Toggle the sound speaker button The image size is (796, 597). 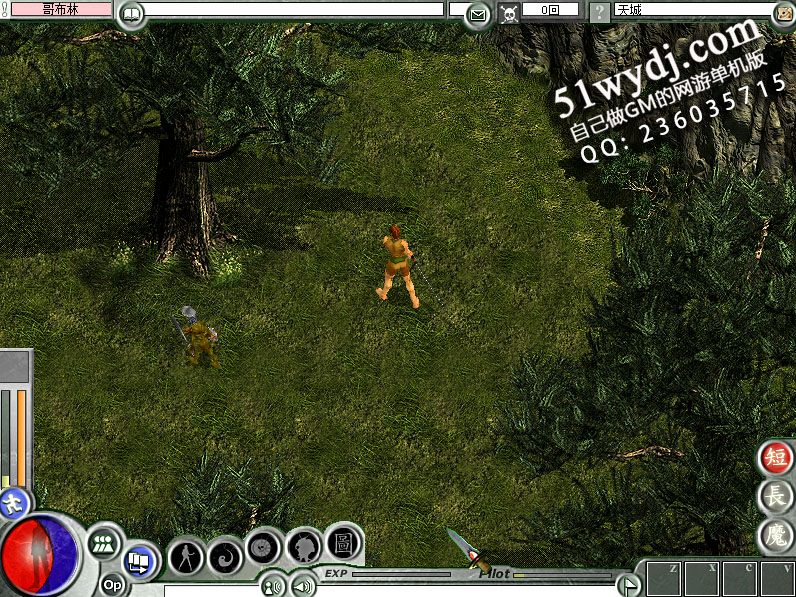click(298, 586)
